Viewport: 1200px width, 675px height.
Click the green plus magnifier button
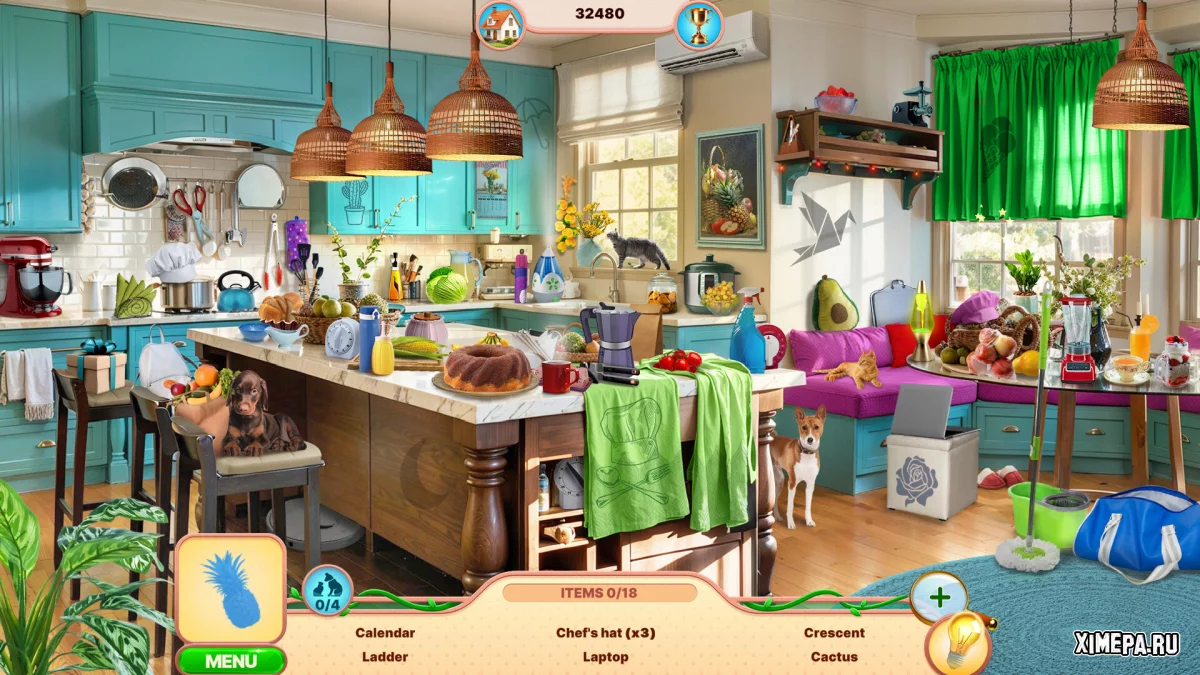pos(939,597)
